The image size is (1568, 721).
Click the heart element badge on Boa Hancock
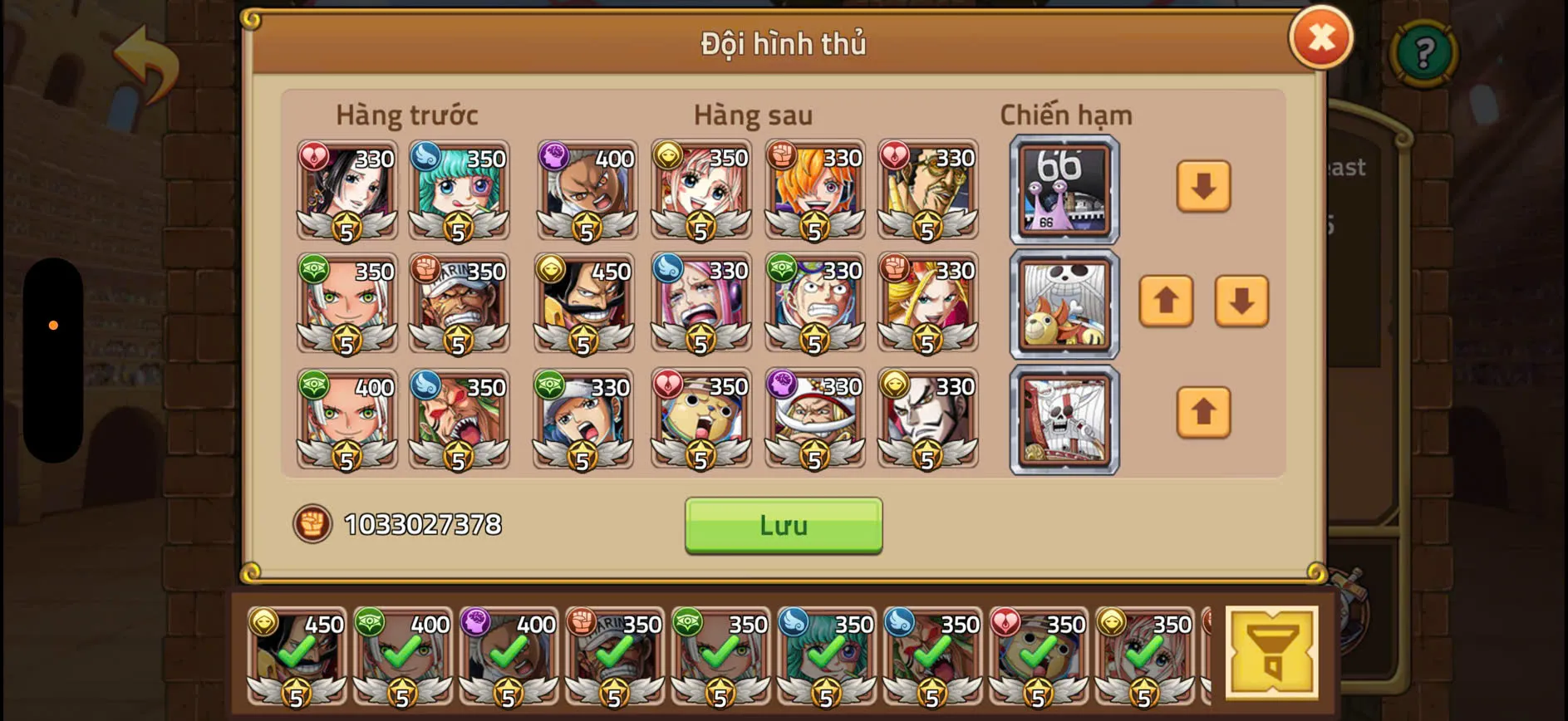[x=314, y=155]
